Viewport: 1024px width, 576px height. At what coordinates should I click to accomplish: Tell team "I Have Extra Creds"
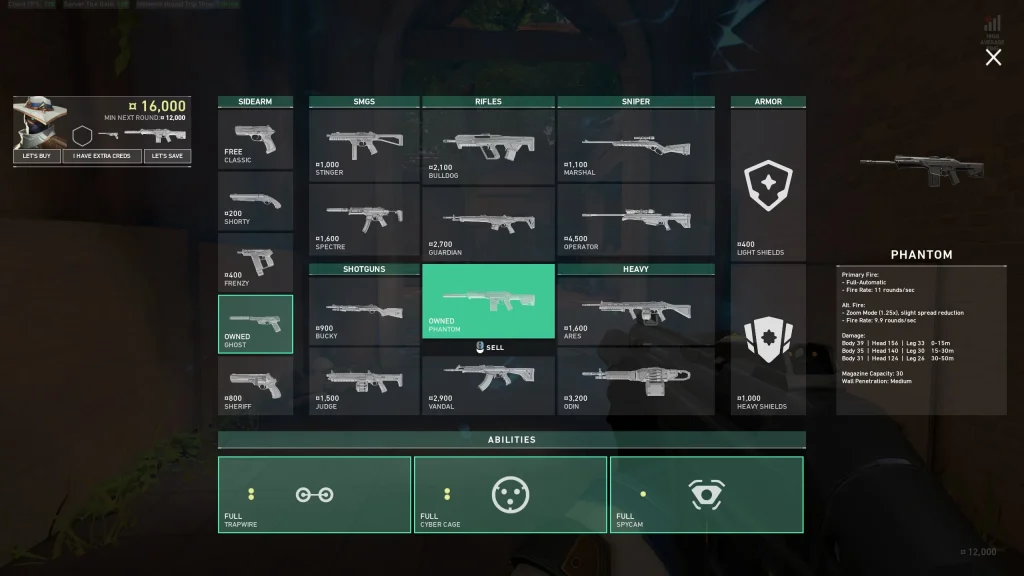102,156
